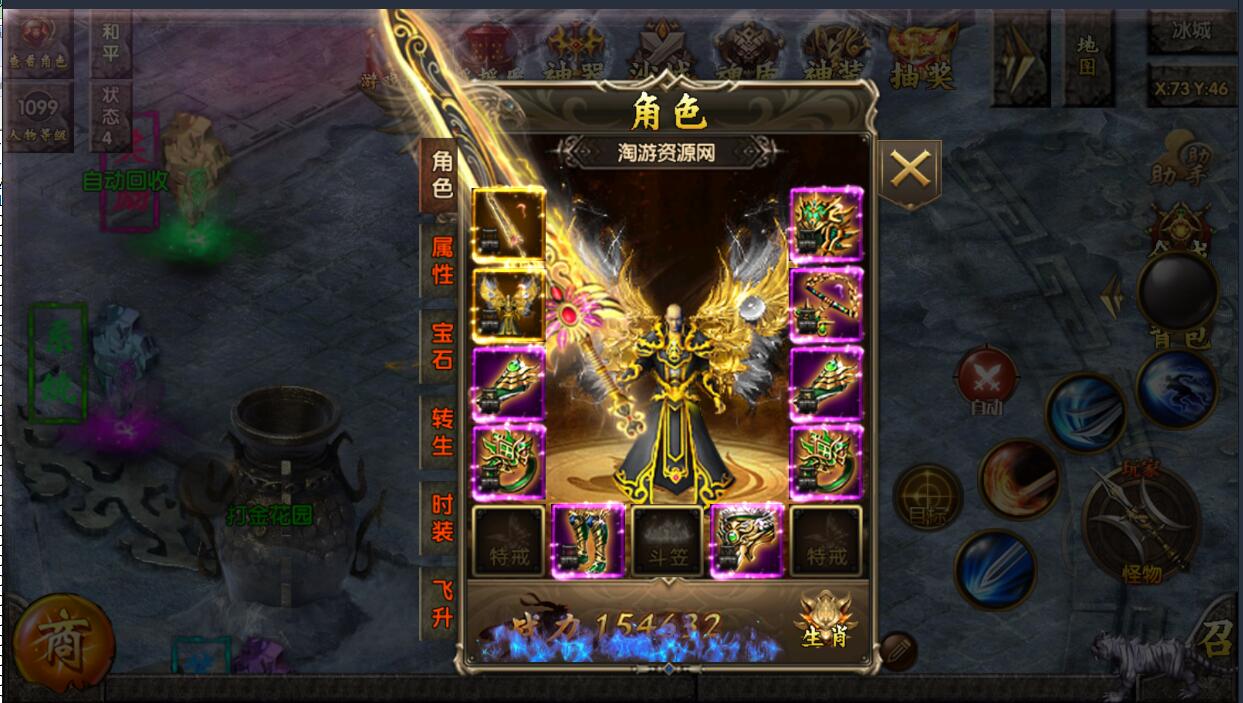Select the equipped boots slot
The width and height of the screenshot is (1243, 703).
click(x=588, y=542)
